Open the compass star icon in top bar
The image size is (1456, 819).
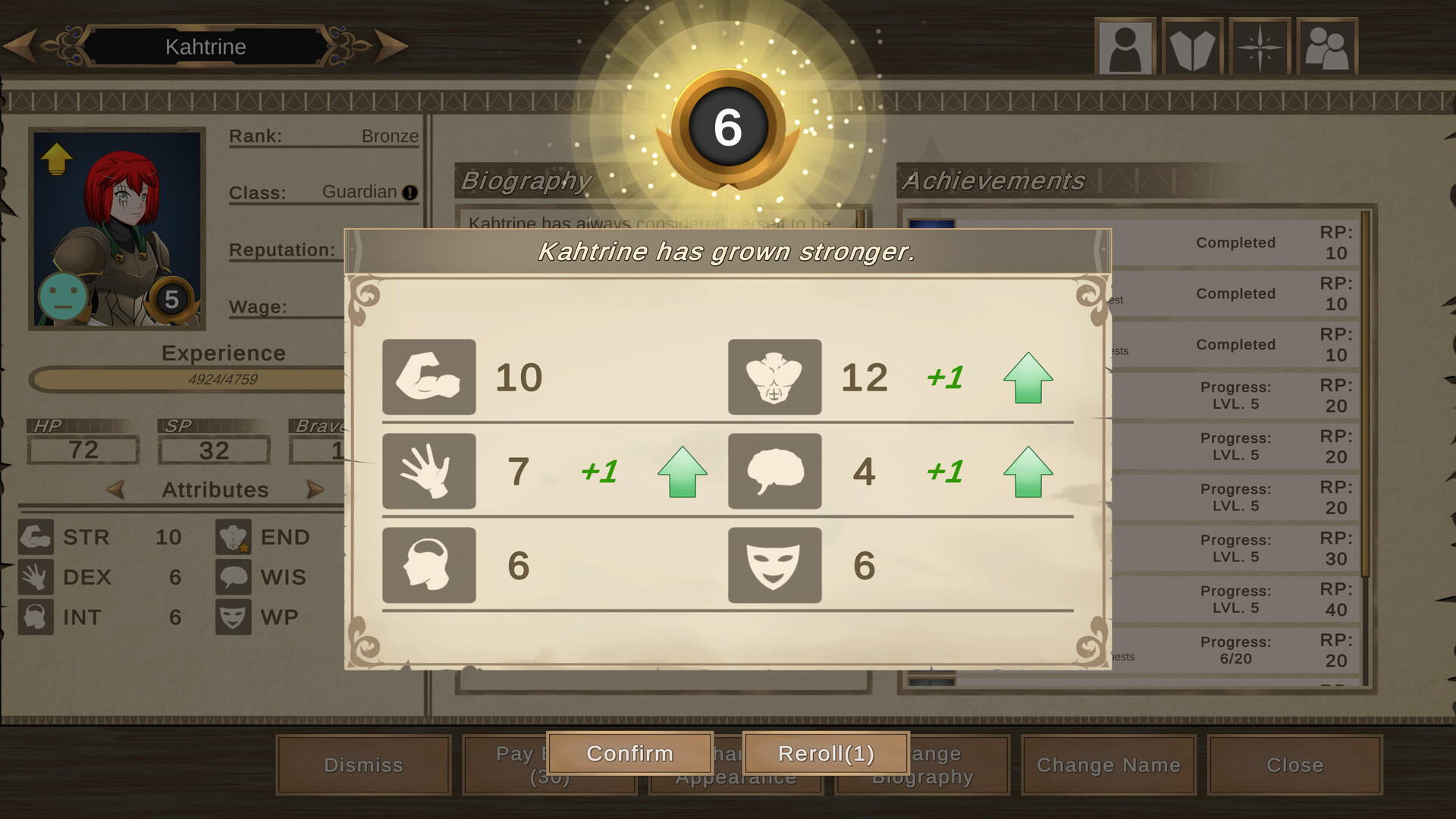pyautogui.click(x=1259, y=45)
